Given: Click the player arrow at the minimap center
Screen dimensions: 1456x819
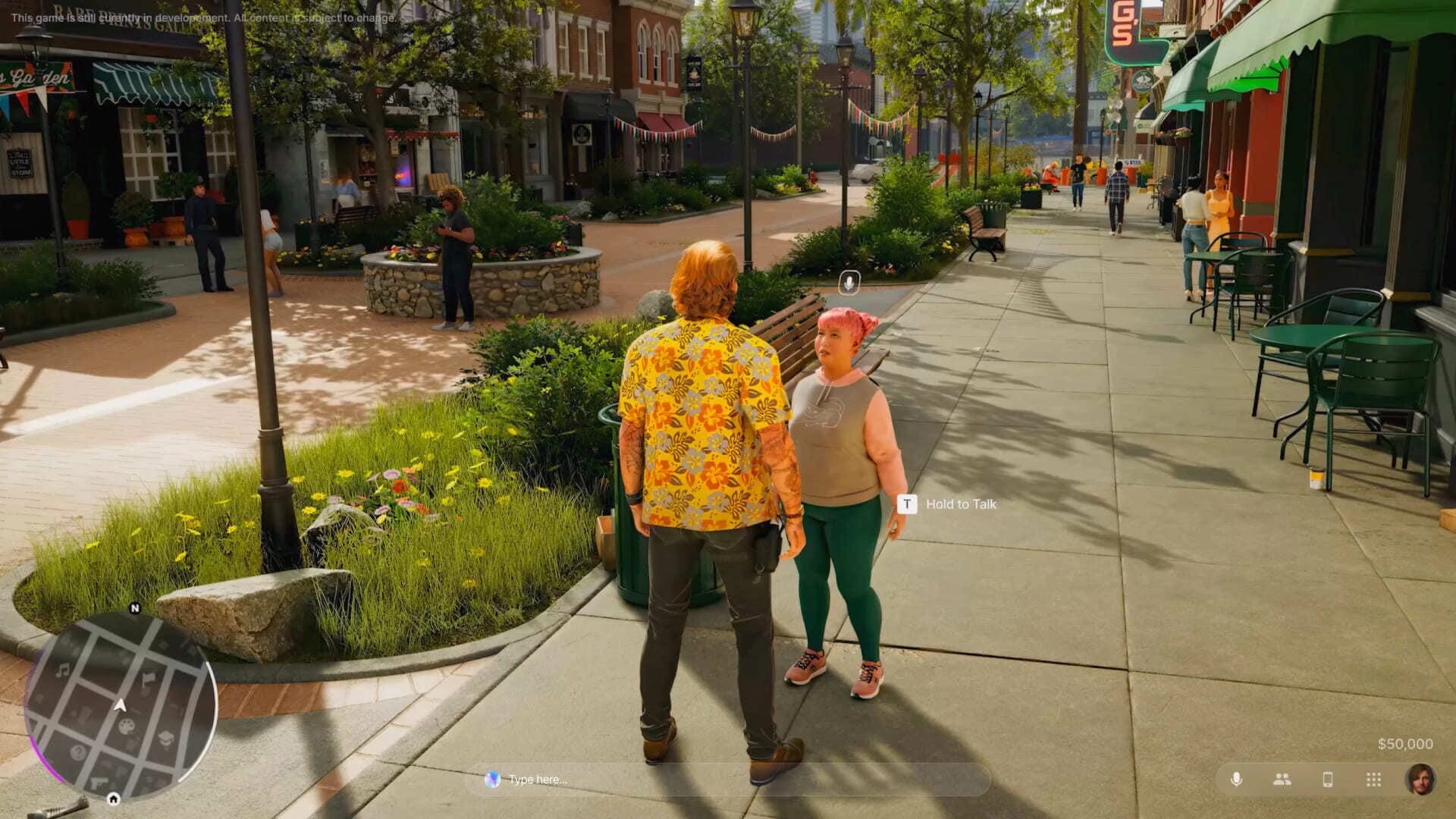Looking at the screenshot, I should tap(120, 705).
